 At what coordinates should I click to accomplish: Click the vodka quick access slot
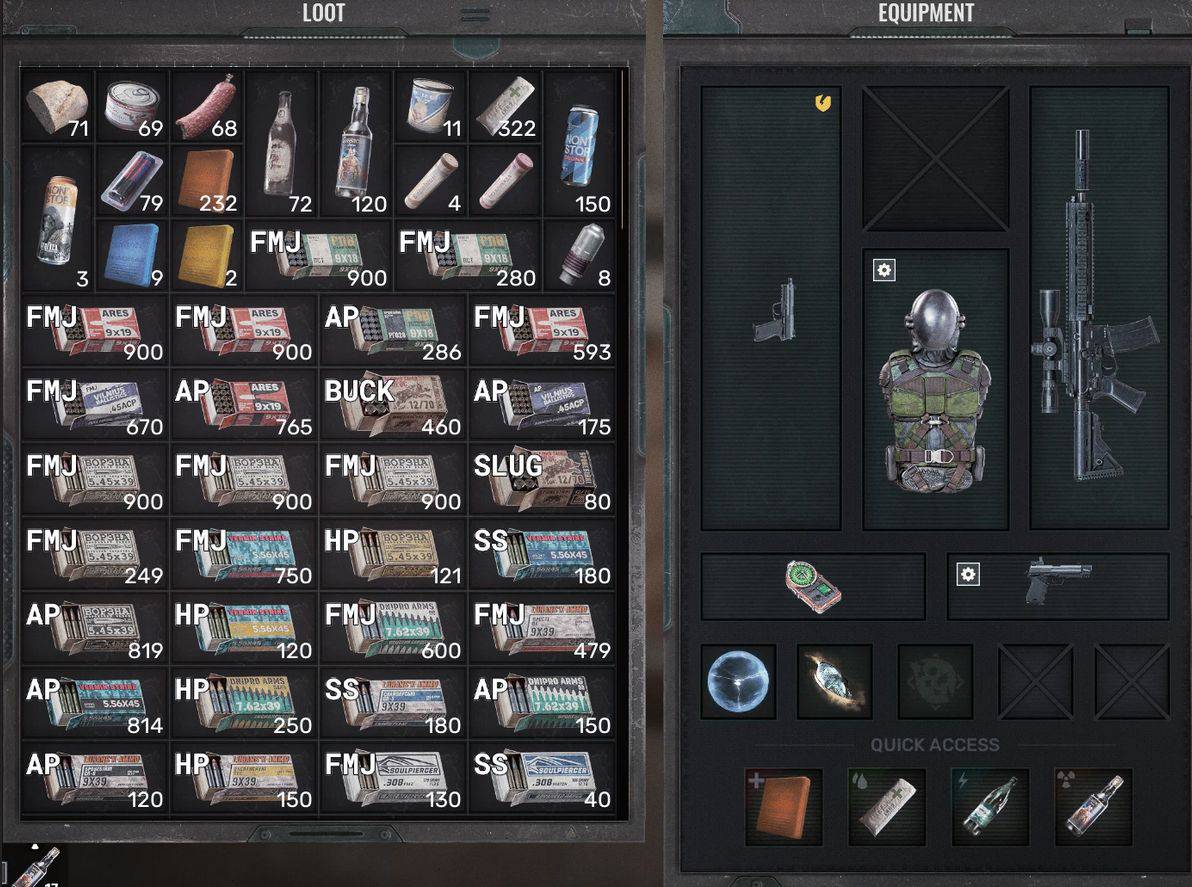tap(1092, 807)
